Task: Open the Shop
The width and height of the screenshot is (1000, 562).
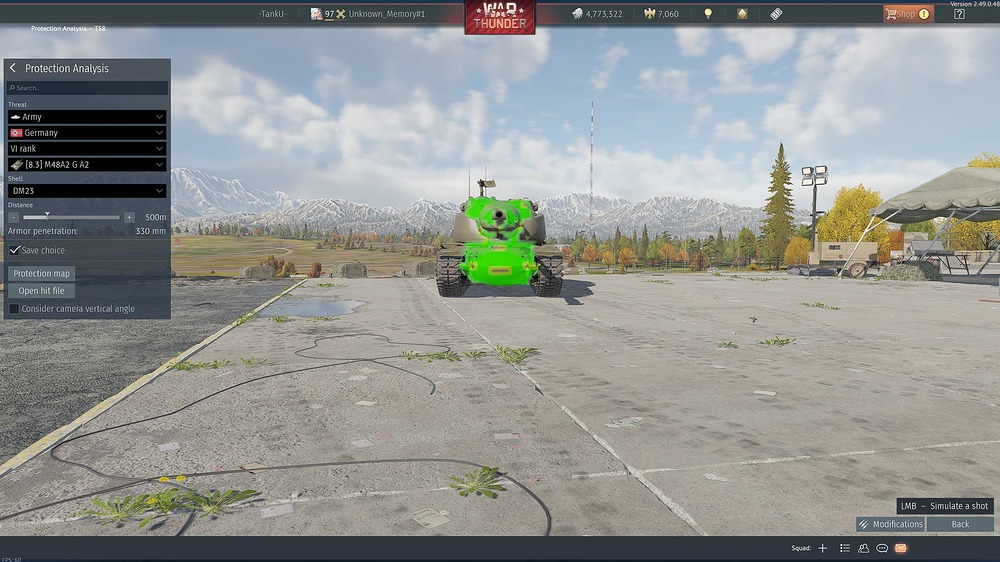Action: point(906,14)
